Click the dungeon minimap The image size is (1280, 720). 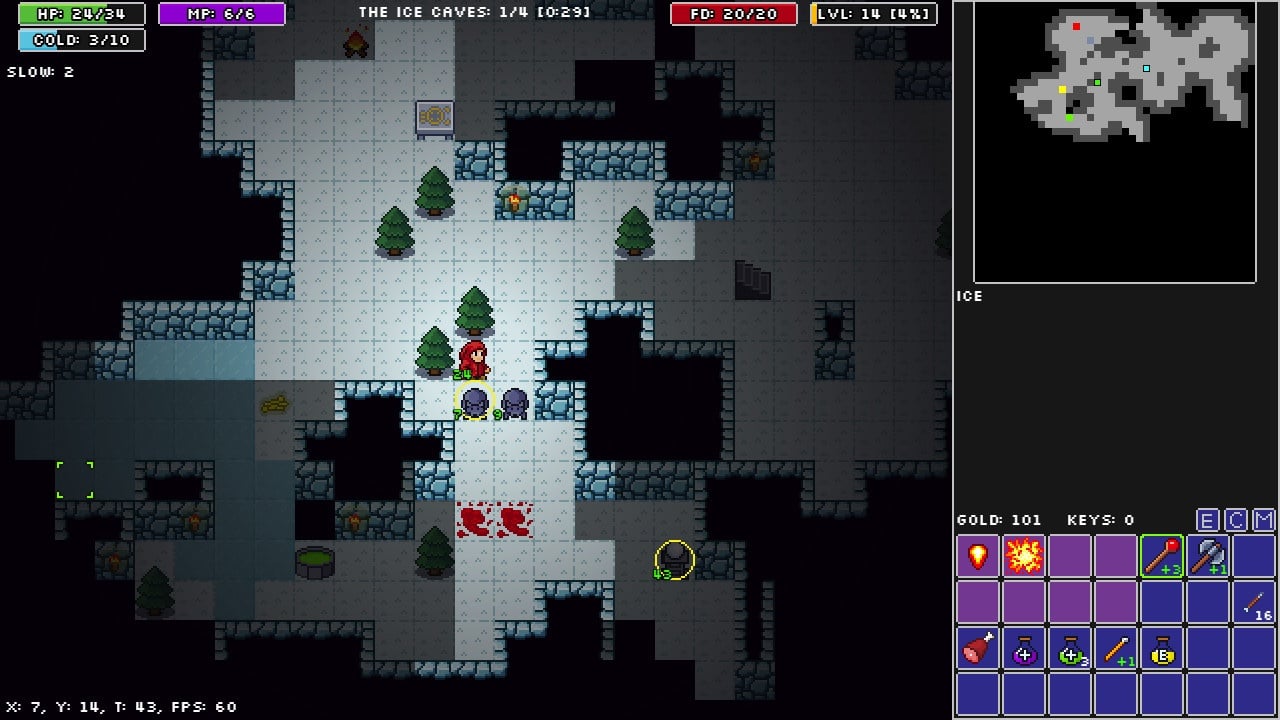(1115, 142)
